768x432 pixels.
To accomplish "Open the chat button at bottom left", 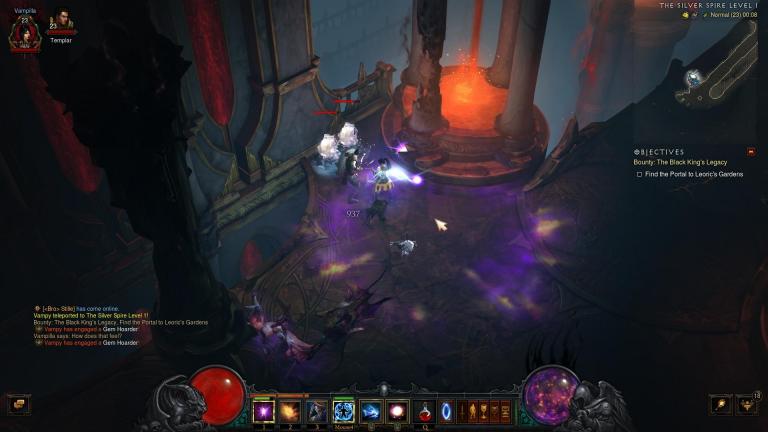I will click(18, 404).
